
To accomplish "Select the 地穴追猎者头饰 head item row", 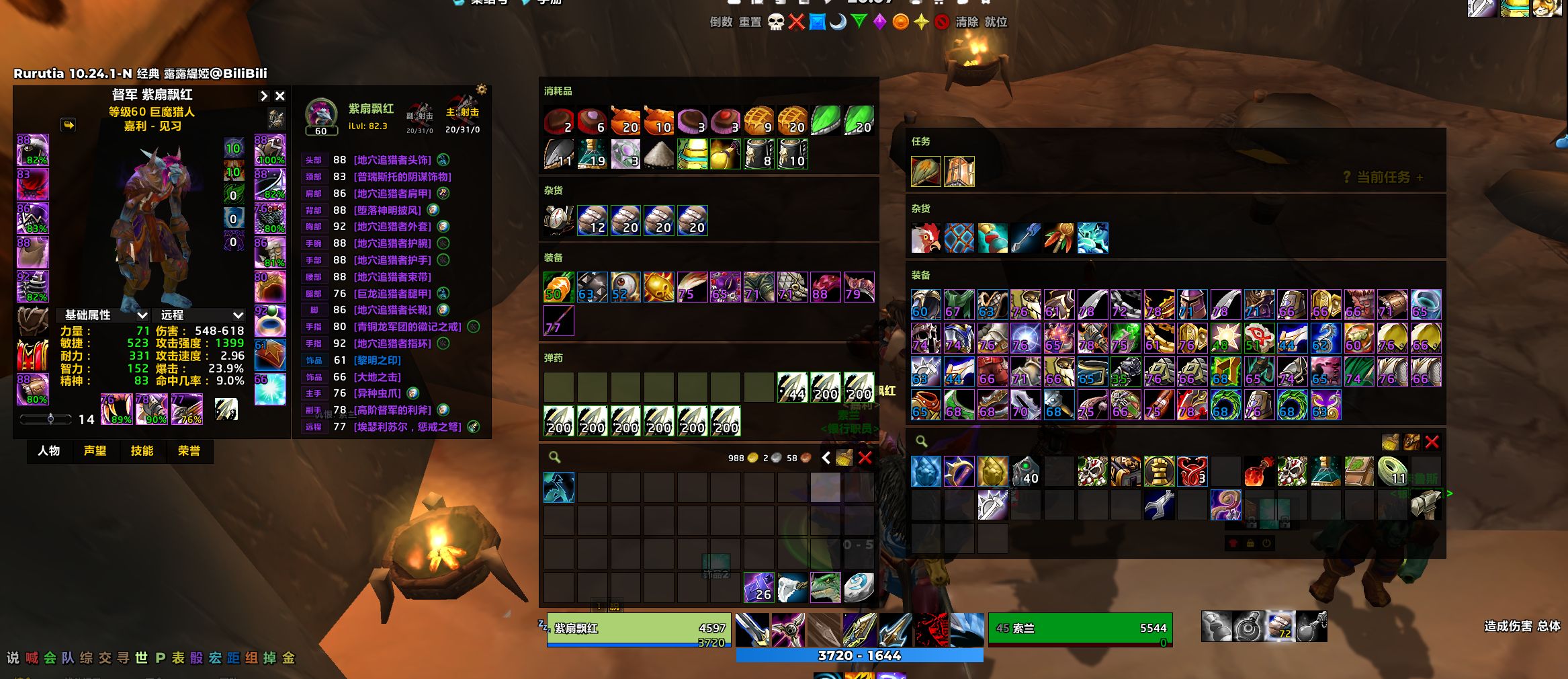I will (x=392, y=160).
